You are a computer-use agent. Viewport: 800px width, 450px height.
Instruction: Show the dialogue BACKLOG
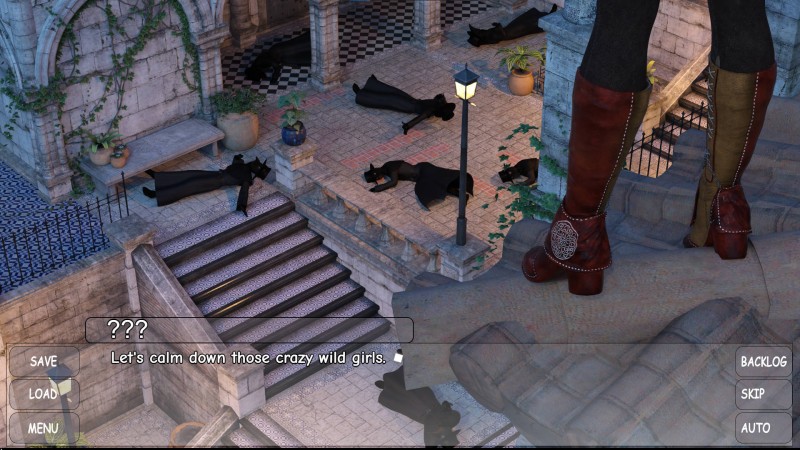coord(763,361)
